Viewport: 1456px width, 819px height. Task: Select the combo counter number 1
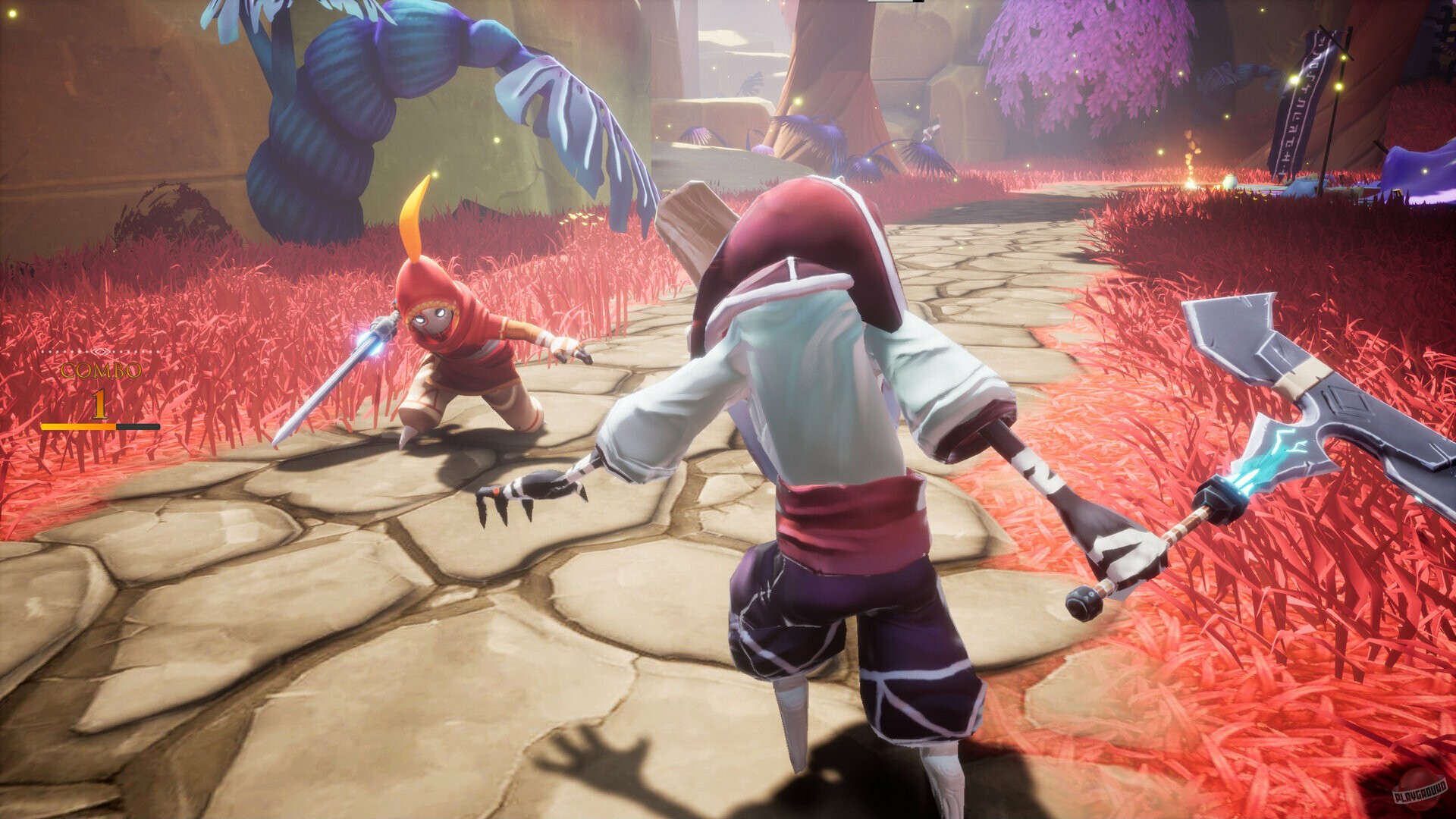(99, 404)
